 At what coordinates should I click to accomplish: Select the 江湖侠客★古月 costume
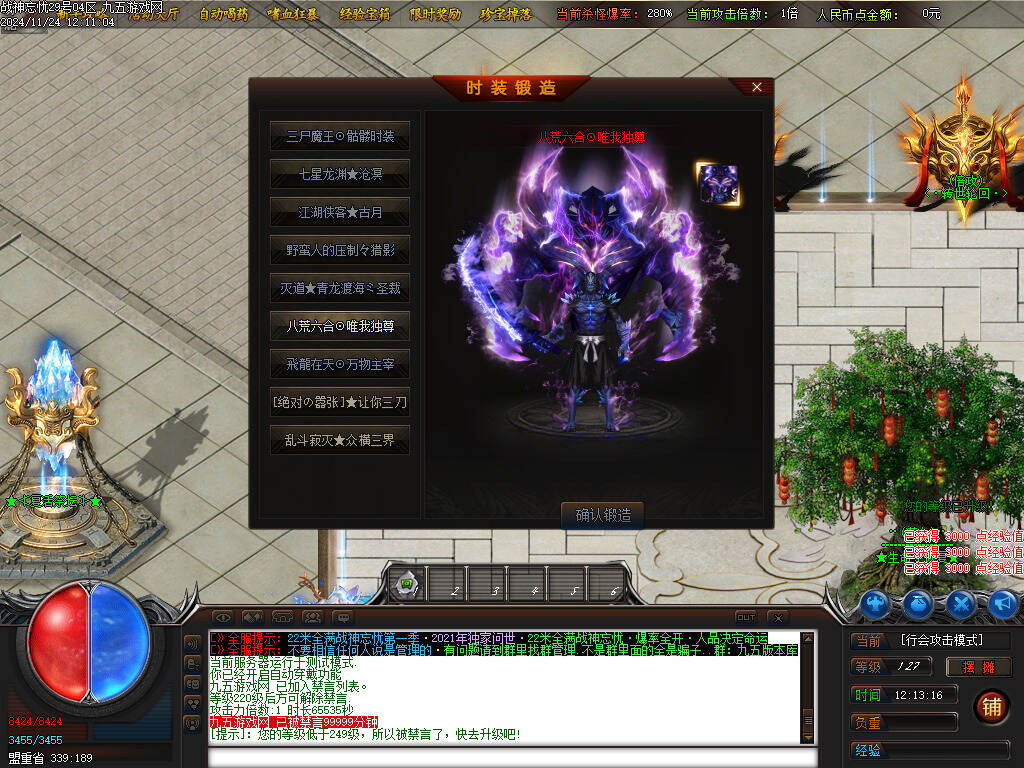point(340,212)
